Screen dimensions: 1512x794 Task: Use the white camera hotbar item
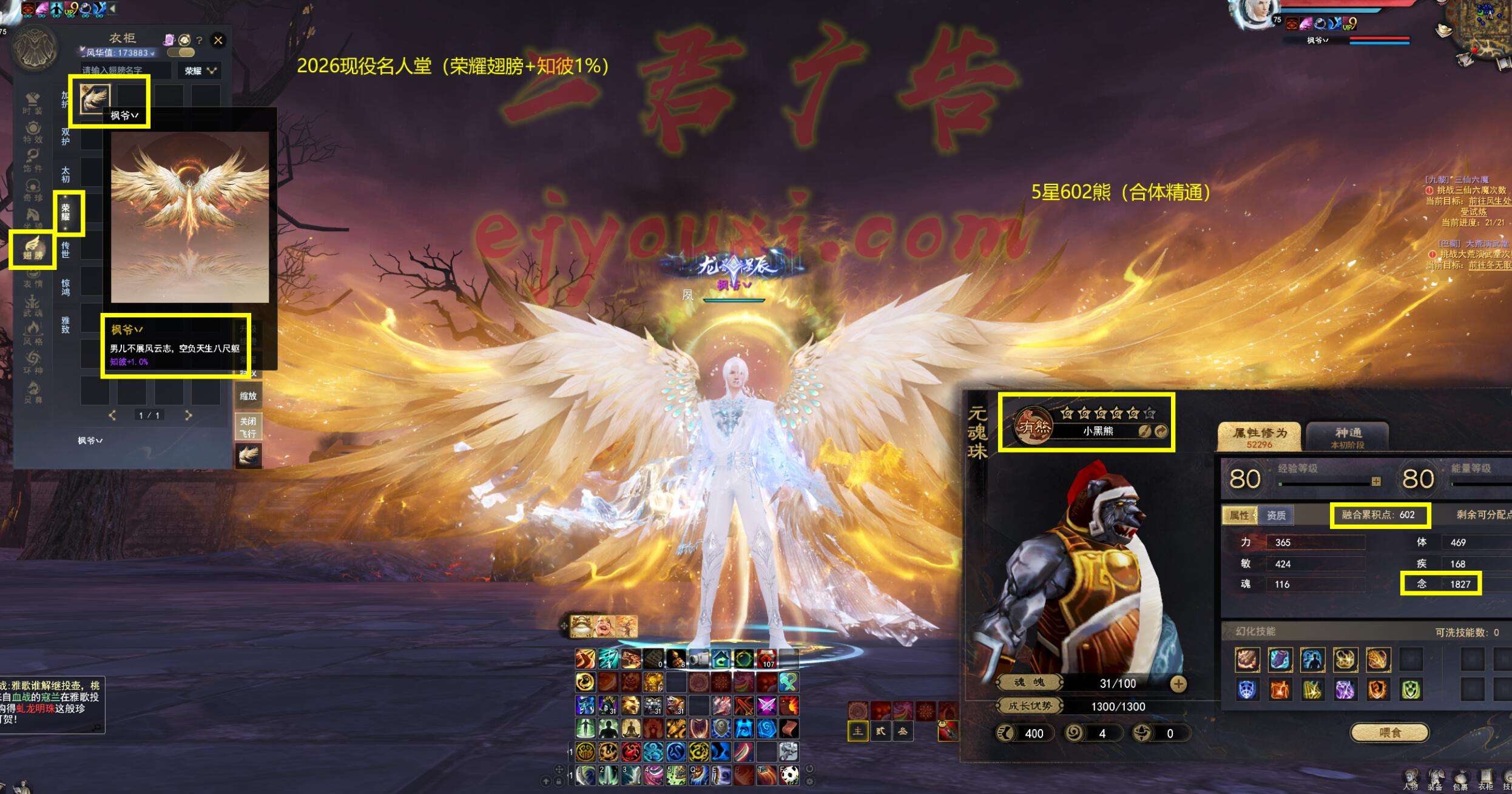[698, 659]
